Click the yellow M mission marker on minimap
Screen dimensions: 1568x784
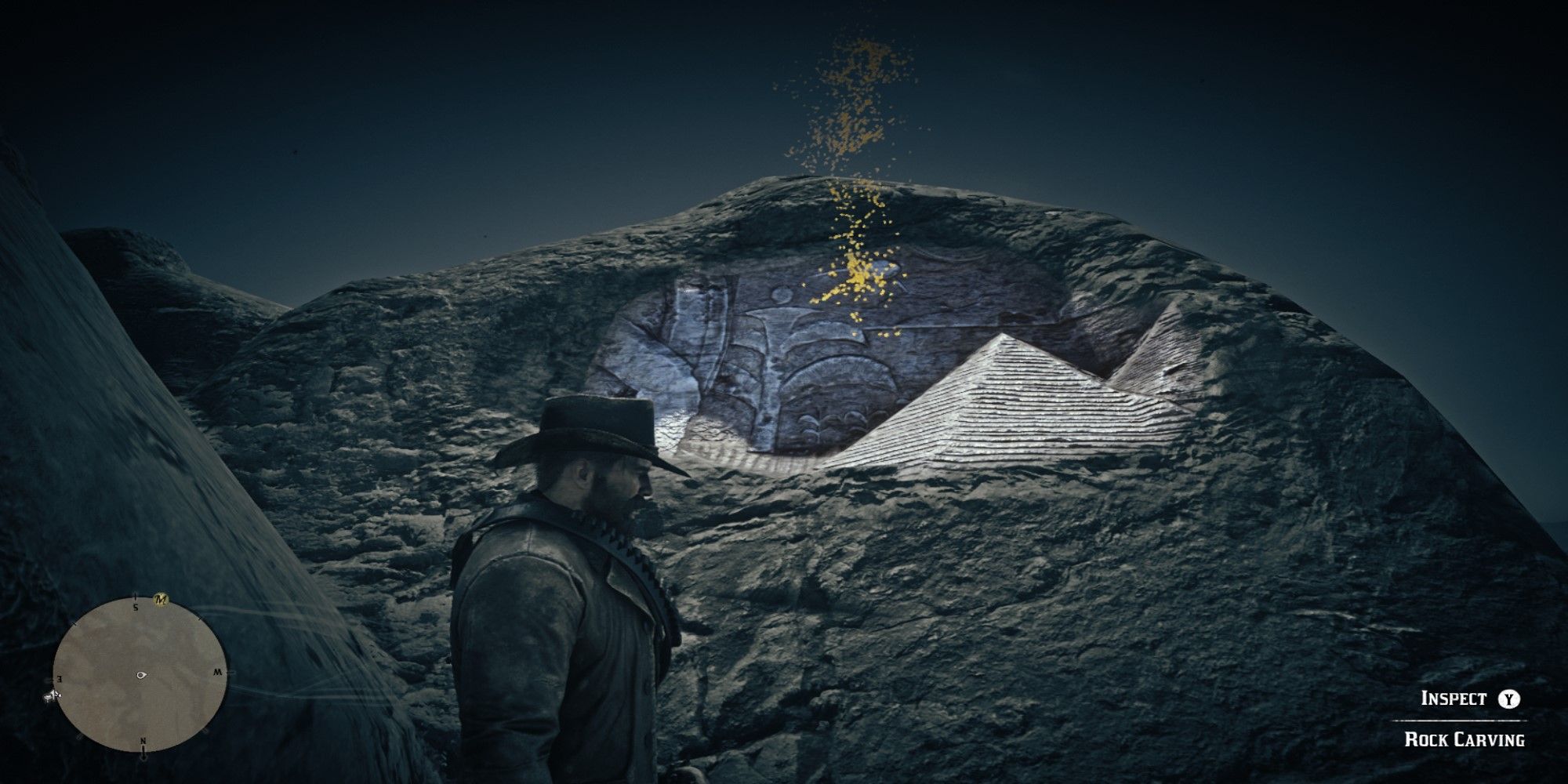162,600
